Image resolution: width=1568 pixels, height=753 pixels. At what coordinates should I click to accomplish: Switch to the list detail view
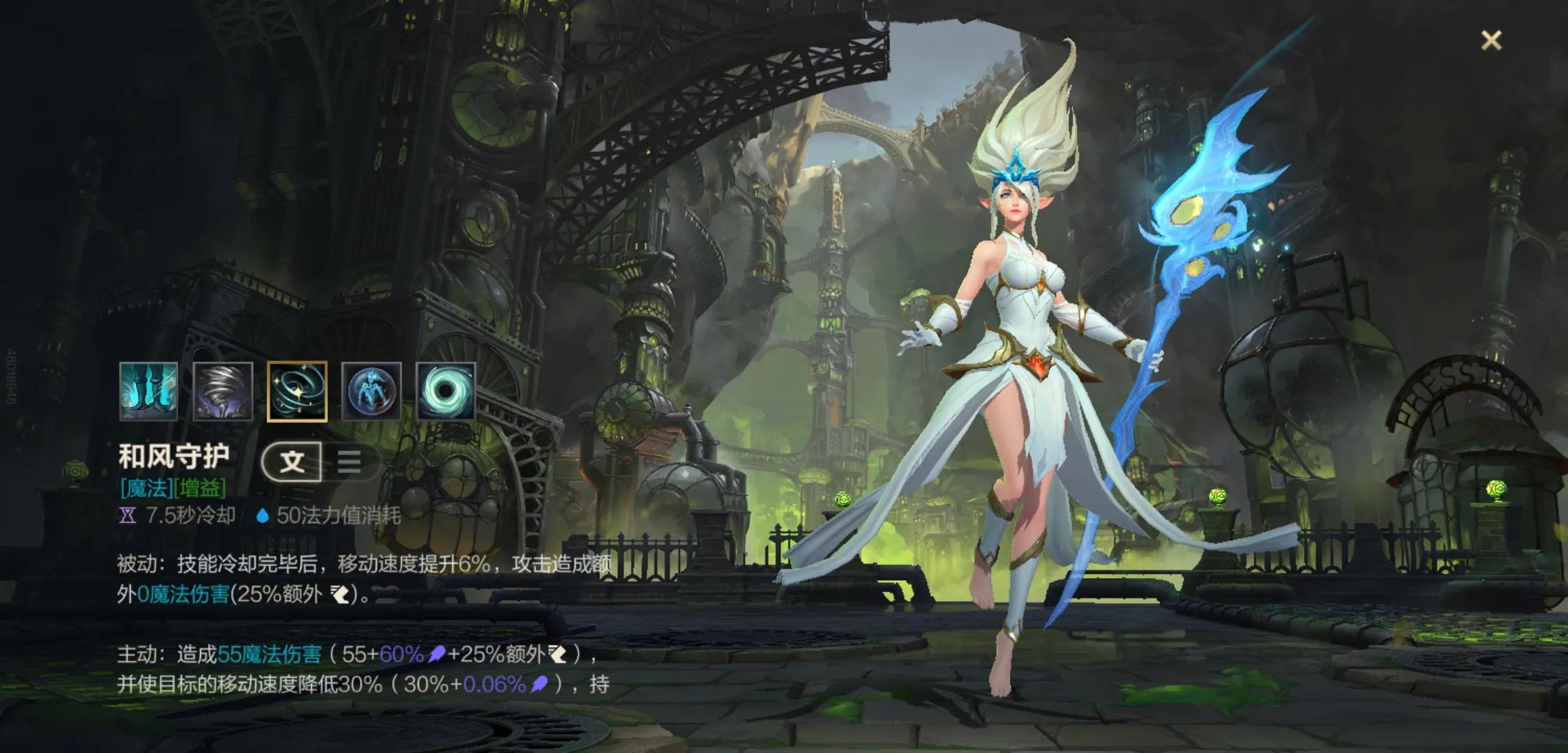pos(349,462)
